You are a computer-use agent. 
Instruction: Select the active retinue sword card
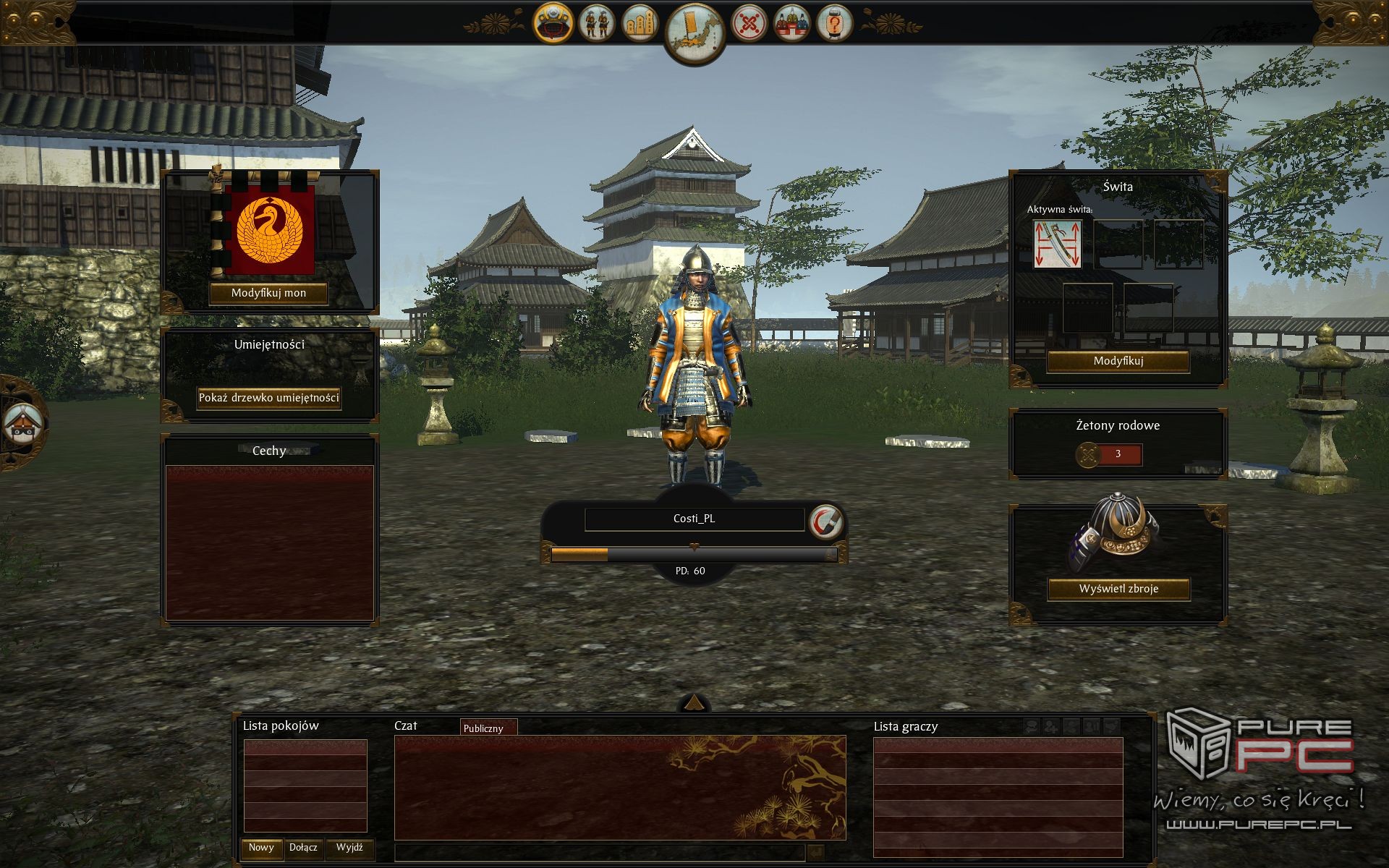(x=1057, y=244)
